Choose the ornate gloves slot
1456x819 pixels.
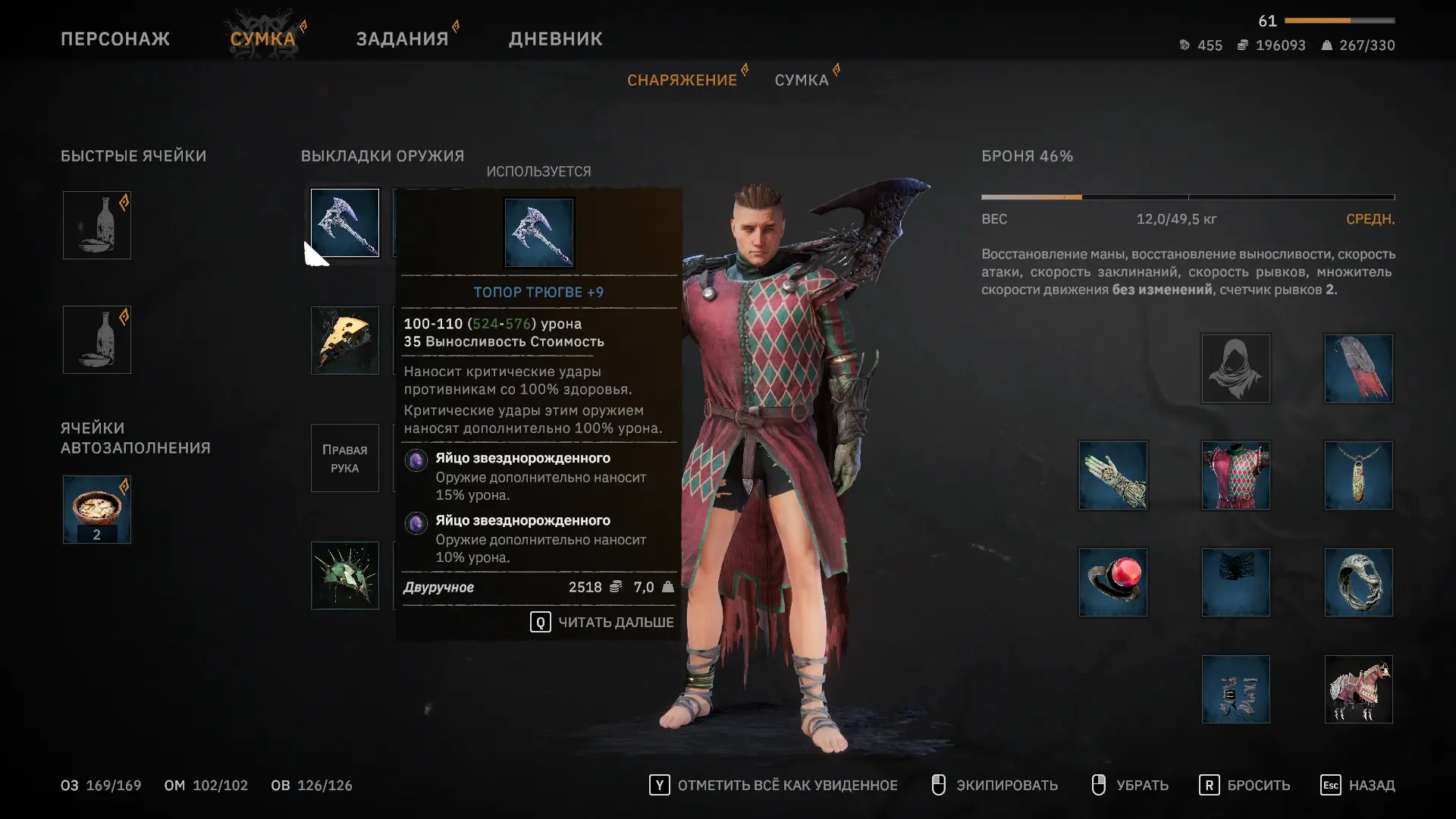(x=1112, y=475)
